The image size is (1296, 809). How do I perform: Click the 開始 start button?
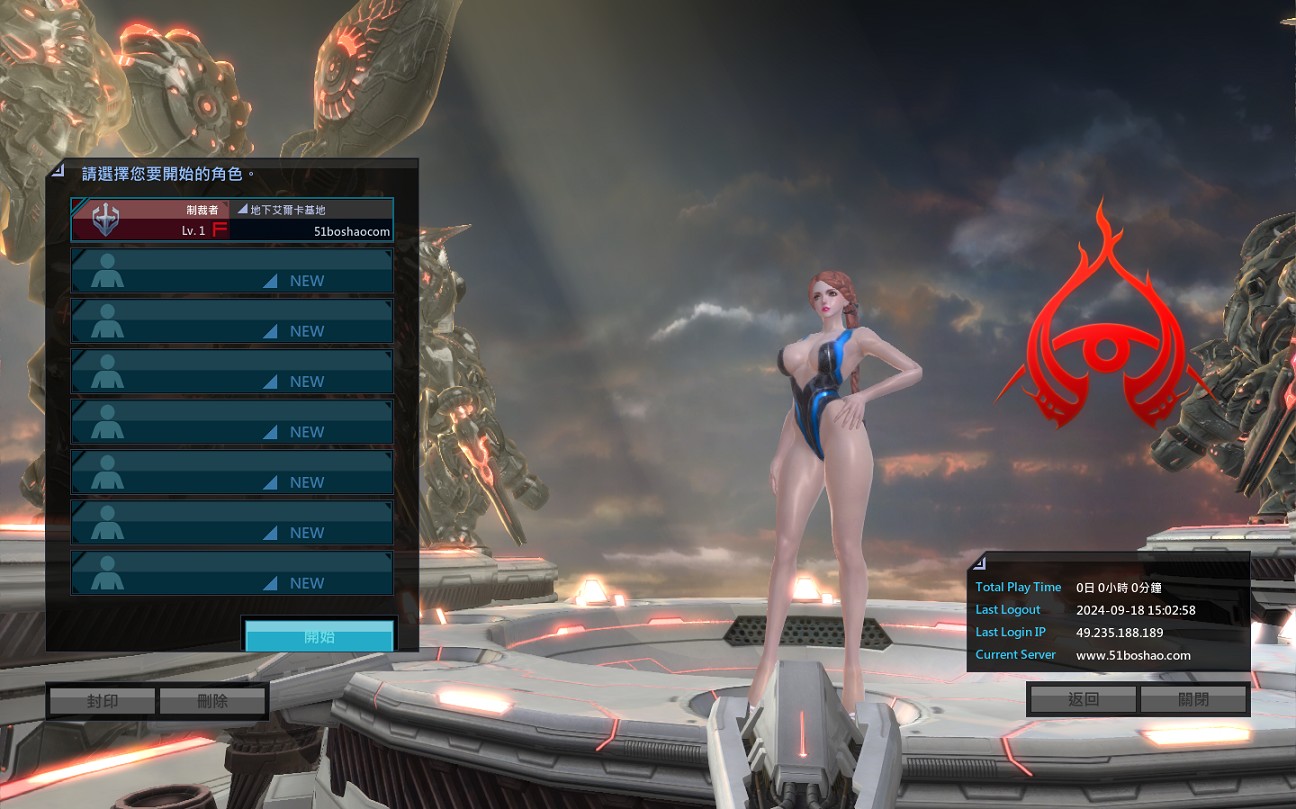click(319, 637)
